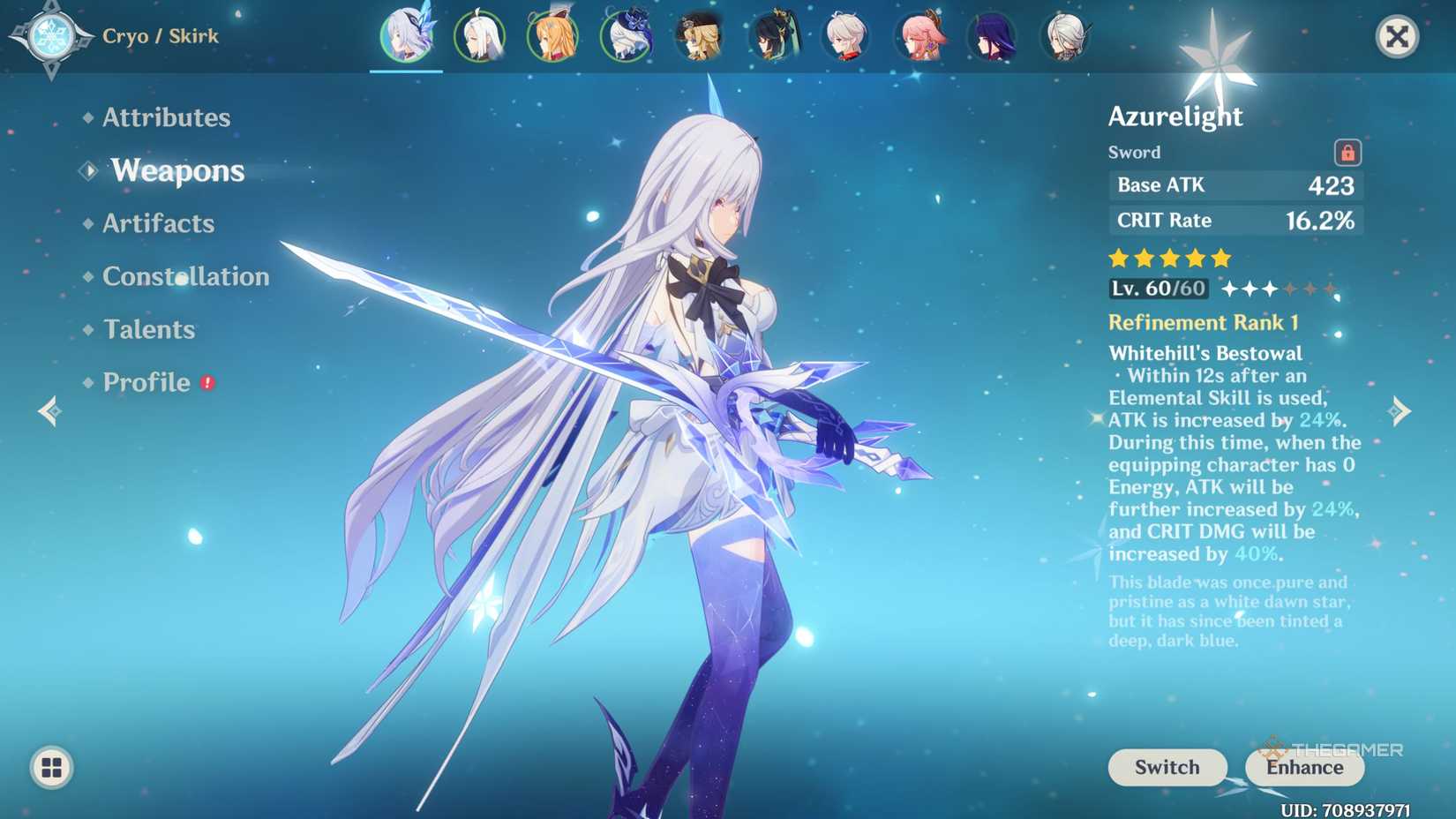
Task: Toggle the red weapon lock icon
Action: point(1348,152)
